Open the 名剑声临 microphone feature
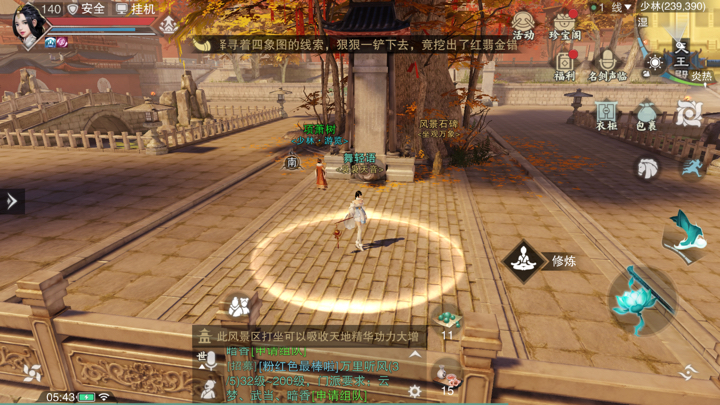Screen dimensions: 720x405 point(607,64)
